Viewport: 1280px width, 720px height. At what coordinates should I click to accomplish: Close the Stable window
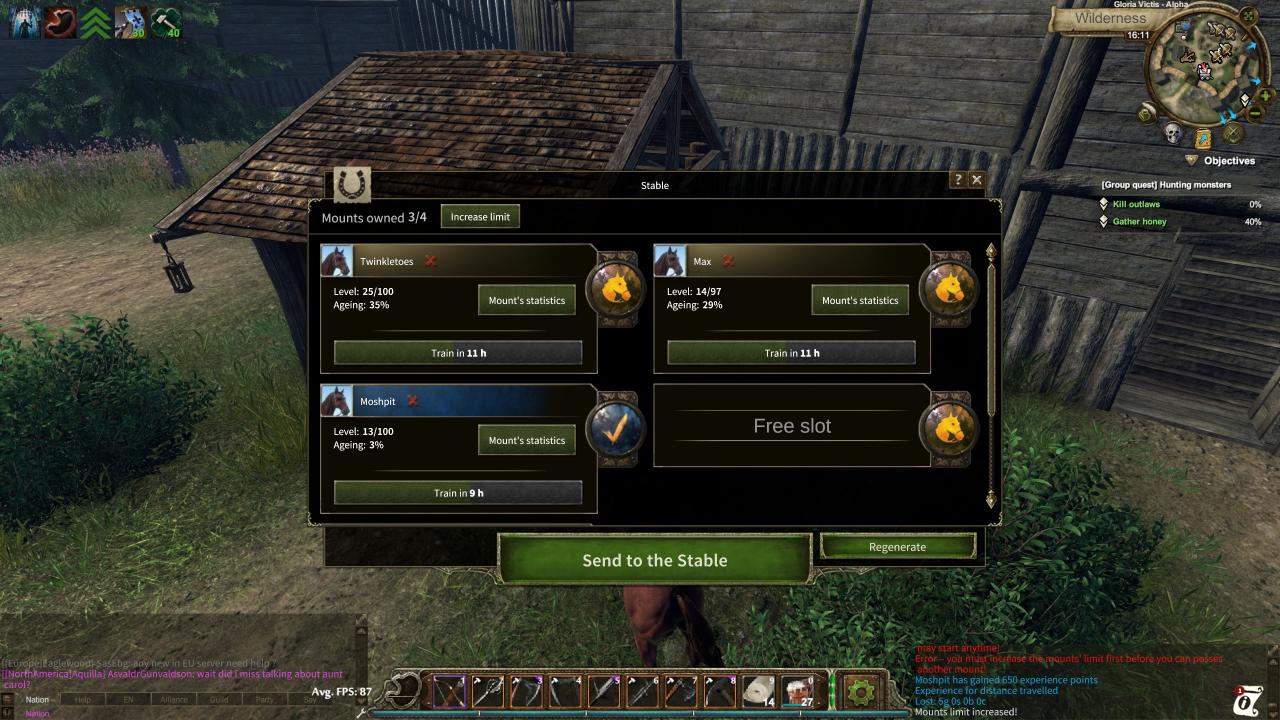click(977, 180)
